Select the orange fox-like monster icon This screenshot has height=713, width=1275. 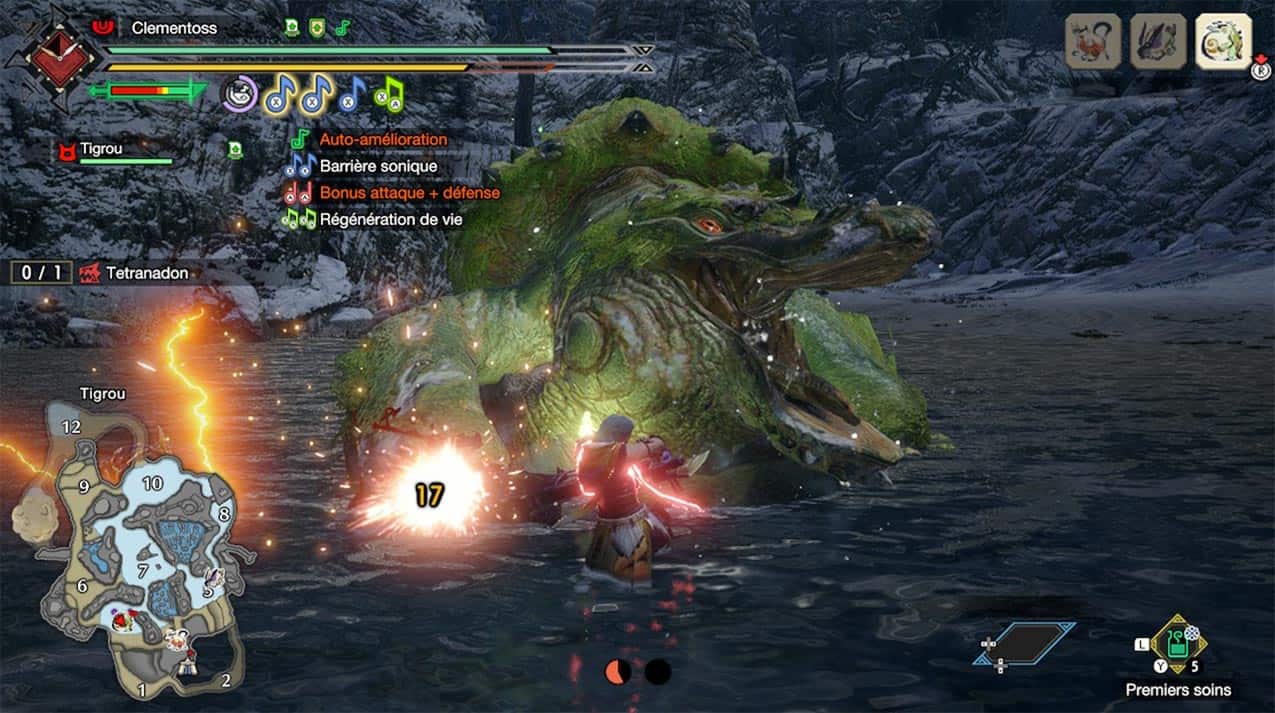point(1092,41)
